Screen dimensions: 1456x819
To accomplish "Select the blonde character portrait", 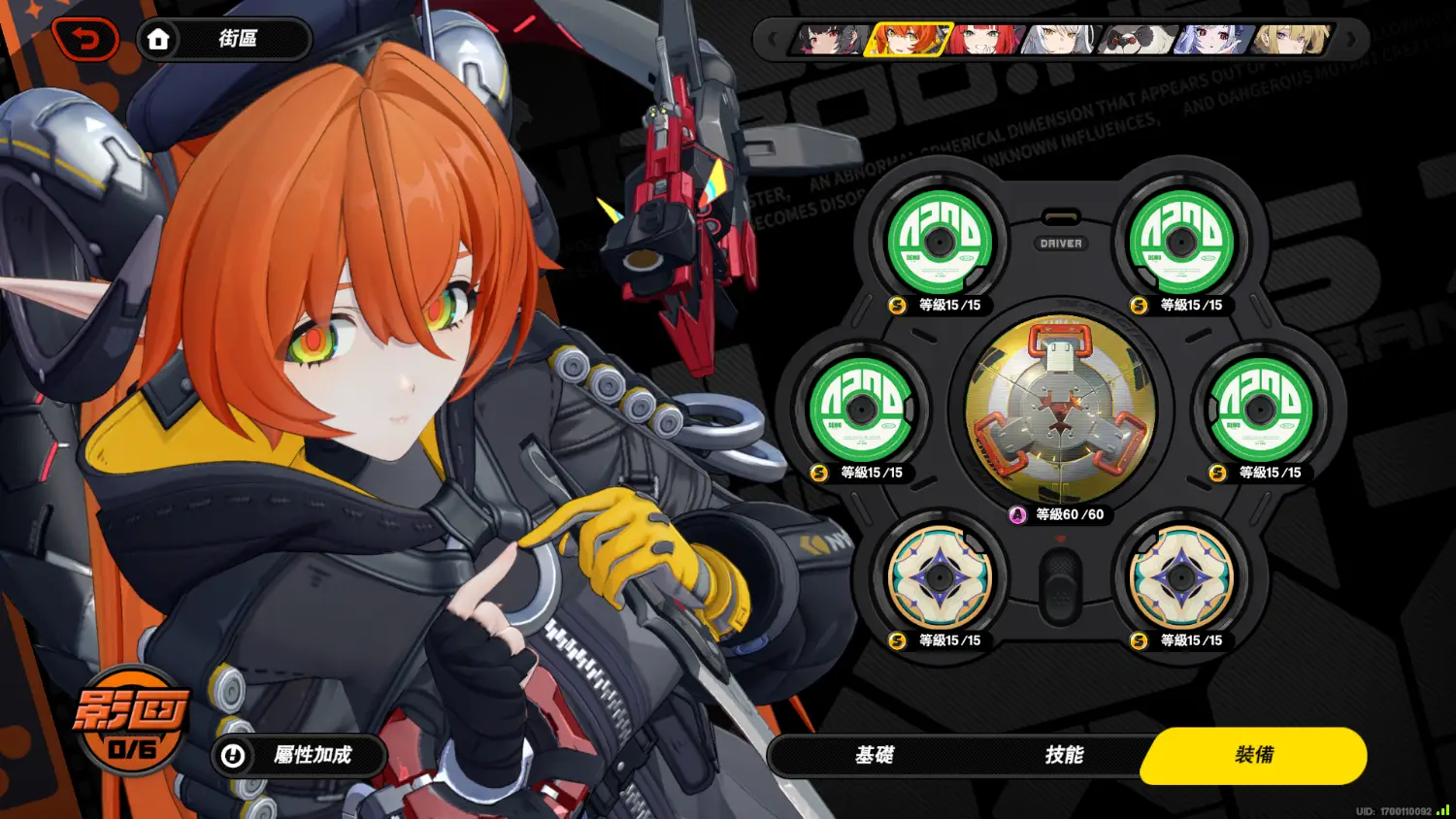I will point(1289,40).
